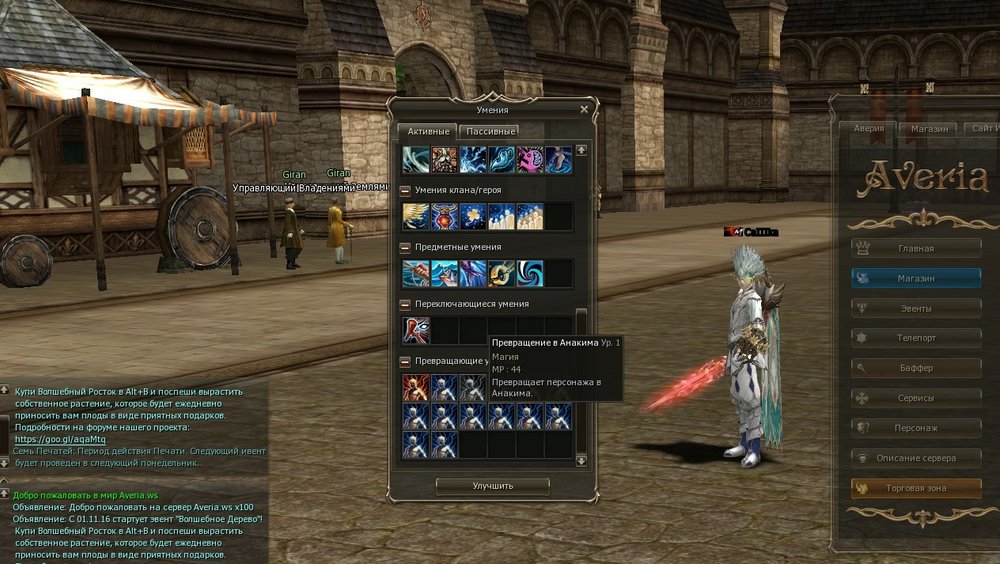Use the blue spiral vortex item skill
The image size is (1000, 564).
point(530,274)
